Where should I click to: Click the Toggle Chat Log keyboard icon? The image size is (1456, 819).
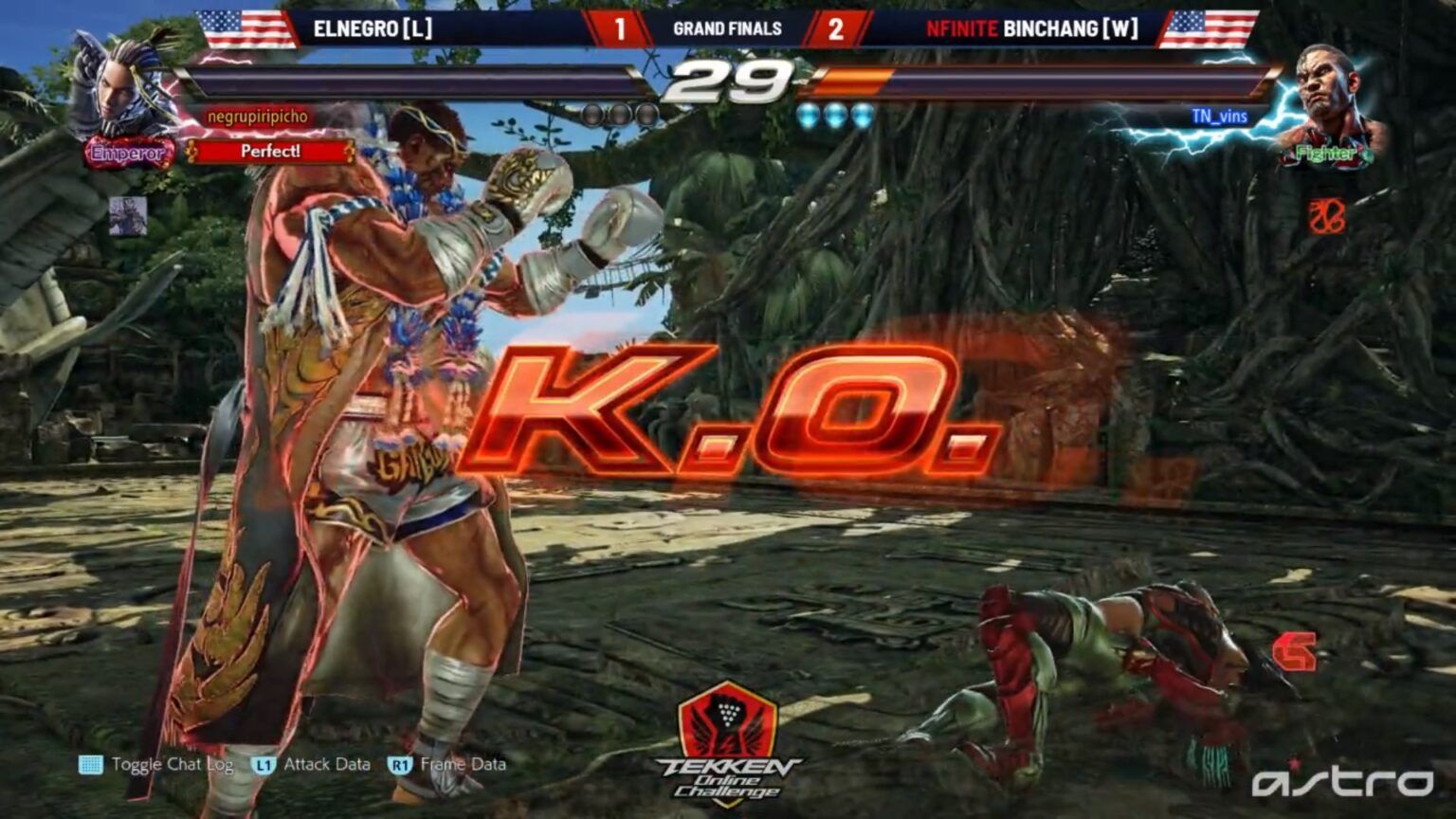[90, 763]
